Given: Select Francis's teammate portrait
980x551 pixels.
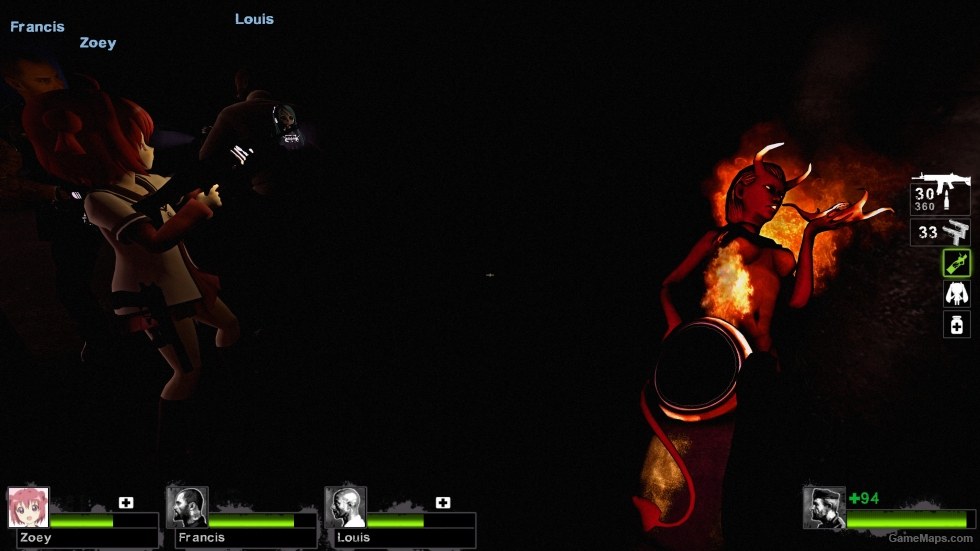Looking at the screenshot, I should (x=187, y=507).
